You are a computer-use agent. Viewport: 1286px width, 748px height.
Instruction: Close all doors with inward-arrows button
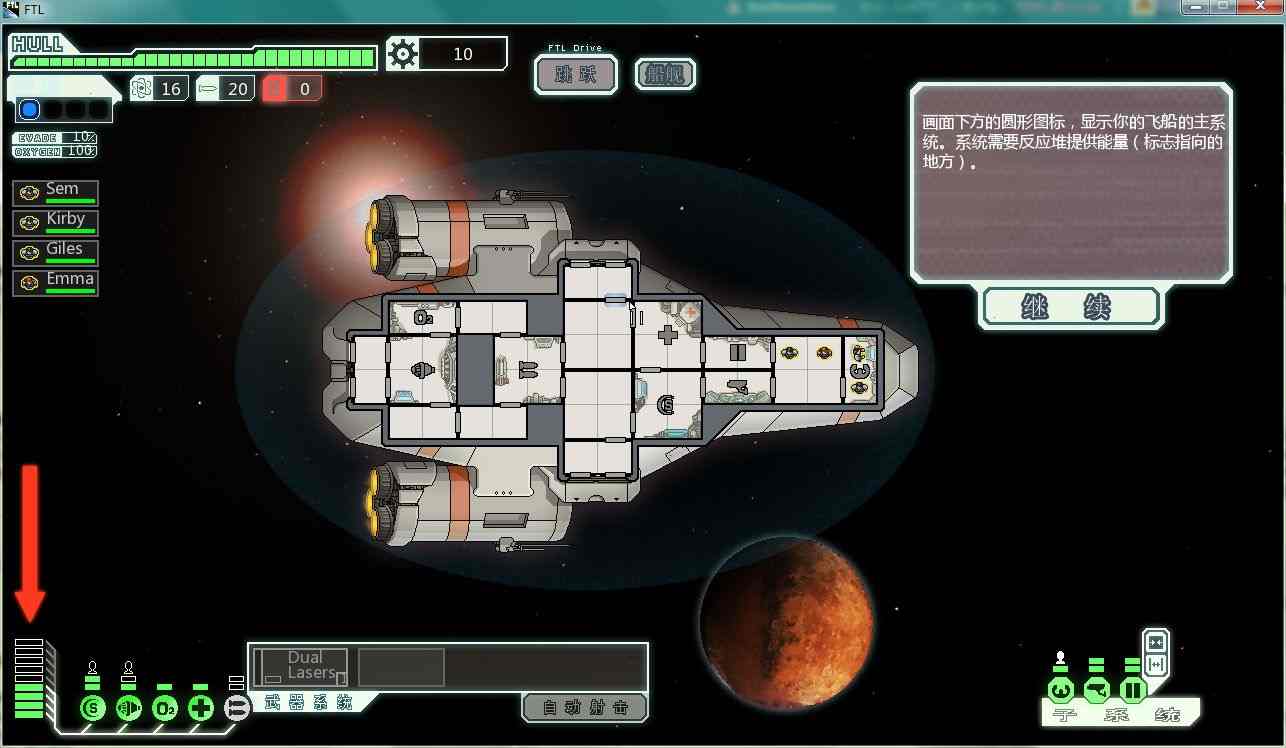[1156, 642]
